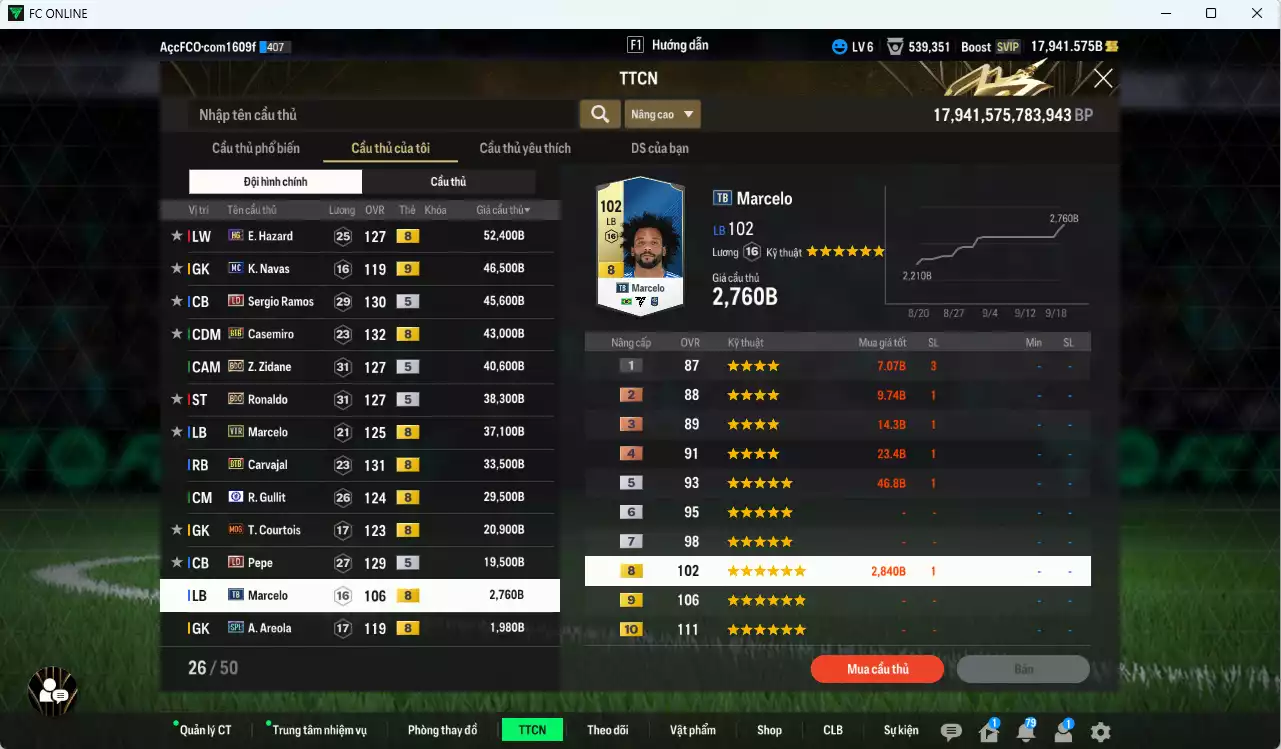Open the Nâng cao dropdown
1281x749 pixels.
point(662,114)
